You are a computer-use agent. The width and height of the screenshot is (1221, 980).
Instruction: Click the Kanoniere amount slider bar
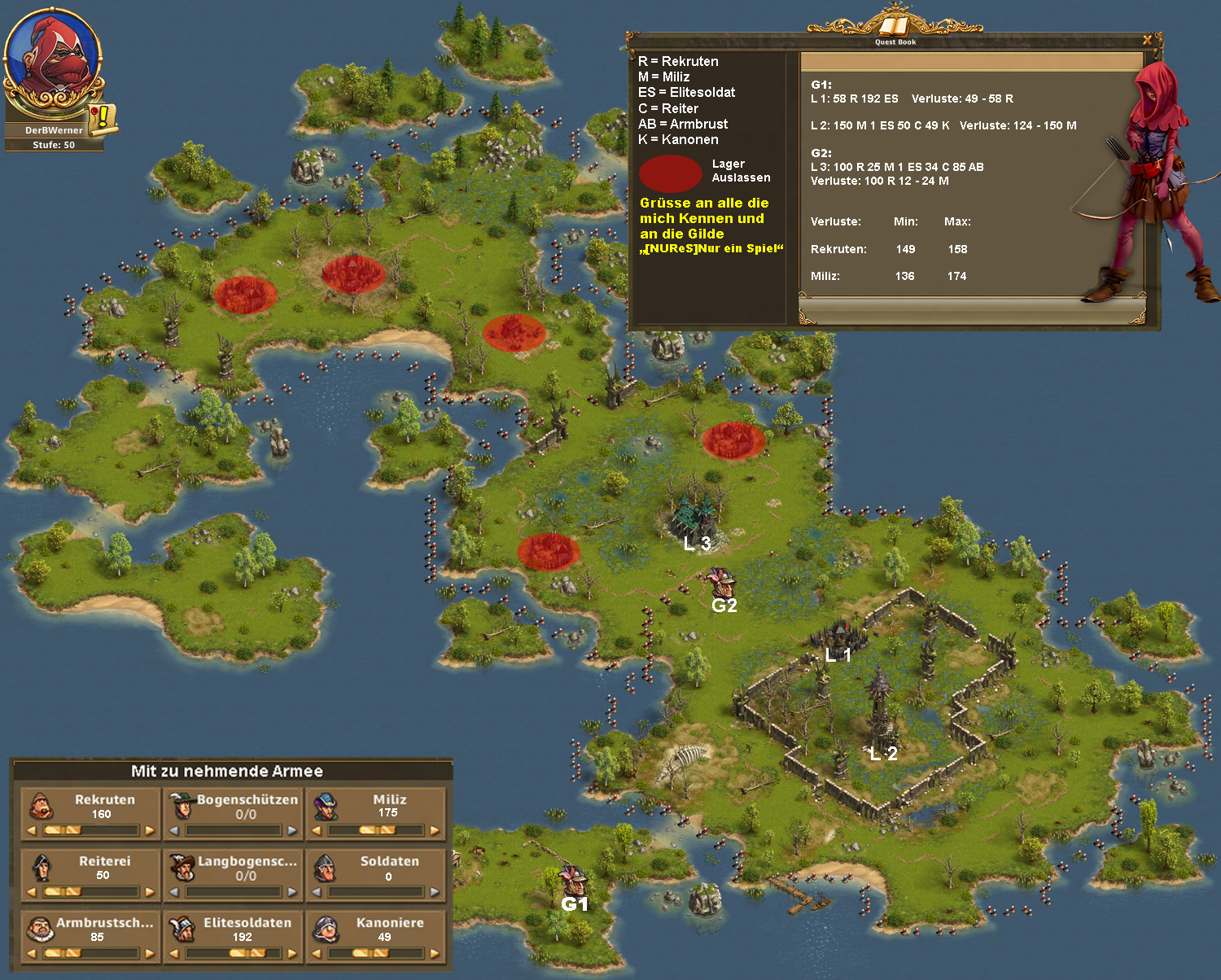375,953
